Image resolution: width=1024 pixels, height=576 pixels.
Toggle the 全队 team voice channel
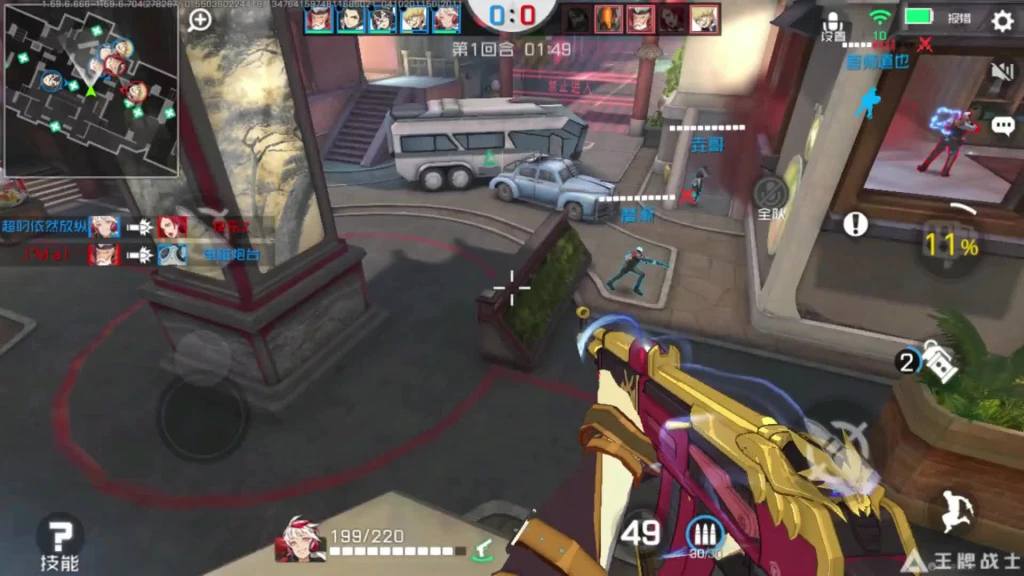point(770,198)
